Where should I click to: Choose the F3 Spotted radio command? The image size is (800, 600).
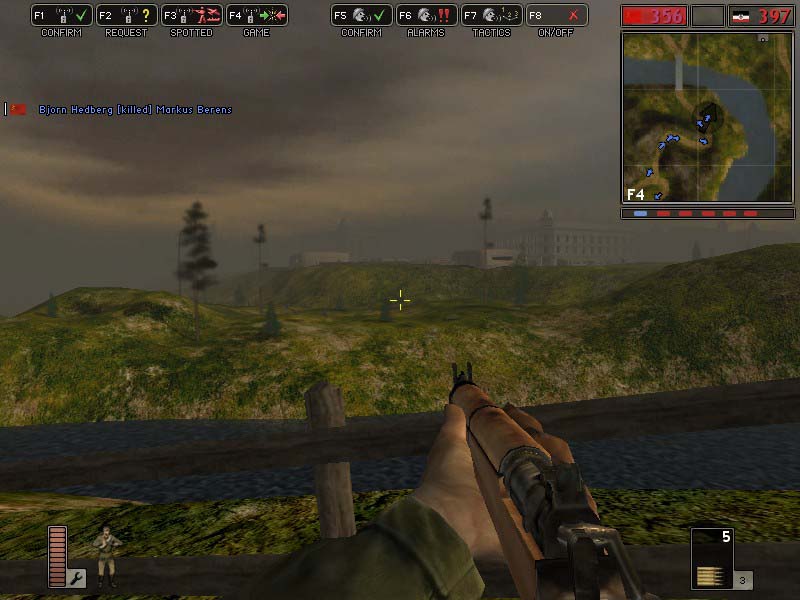(191, 16)
